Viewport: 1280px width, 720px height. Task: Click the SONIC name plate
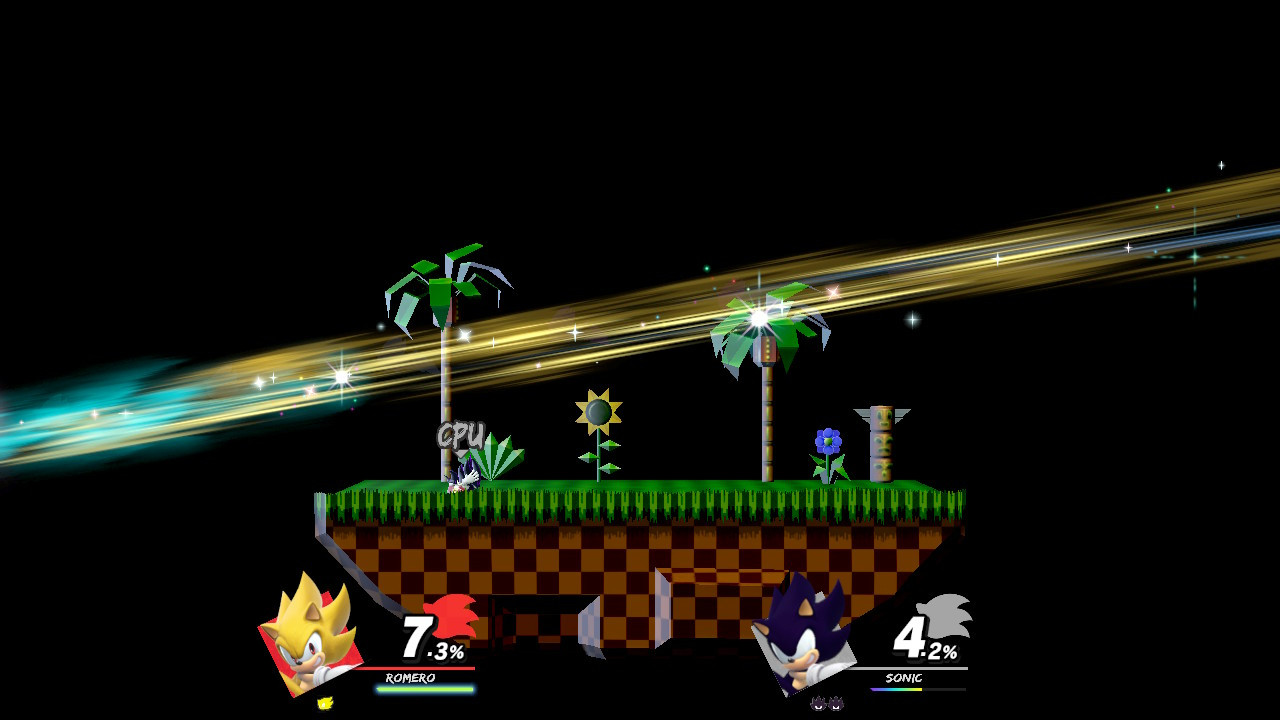906,677
